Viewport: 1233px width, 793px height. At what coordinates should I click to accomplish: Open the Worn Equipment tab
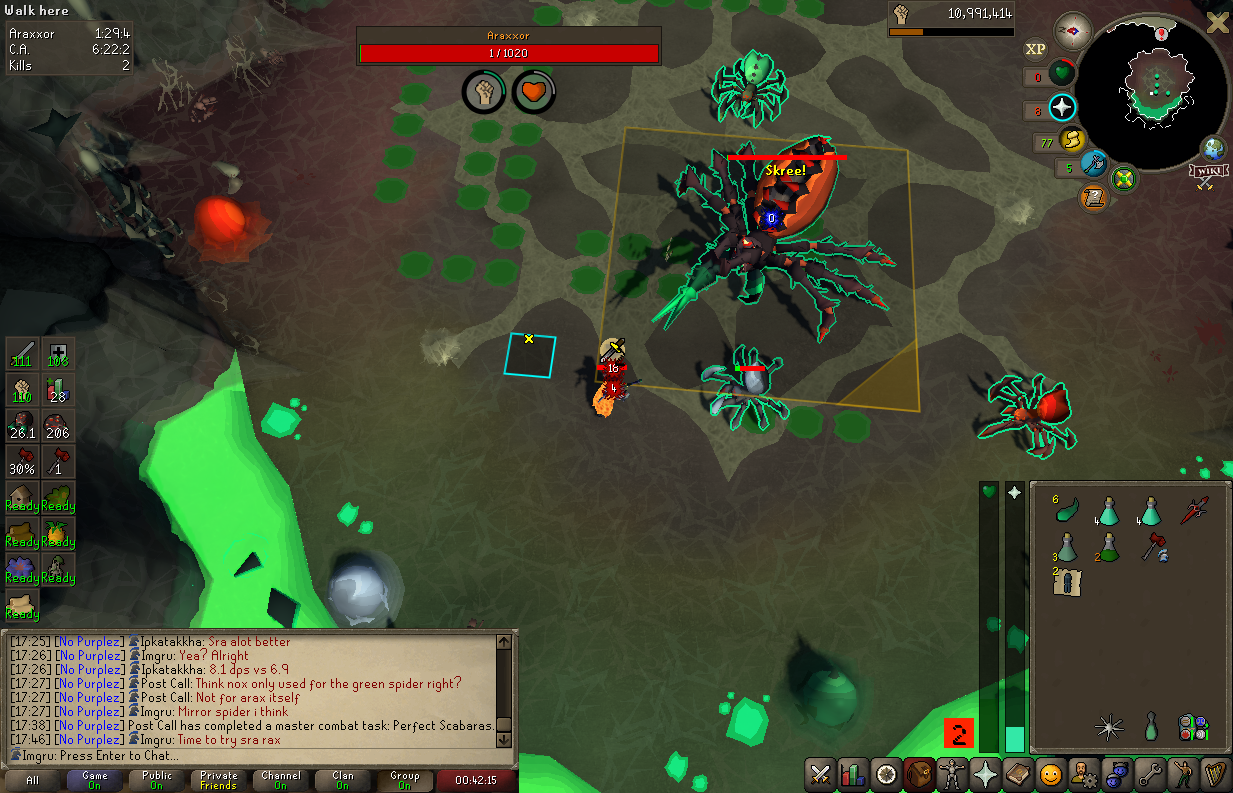pyautogui.click(x=951, y=774)
